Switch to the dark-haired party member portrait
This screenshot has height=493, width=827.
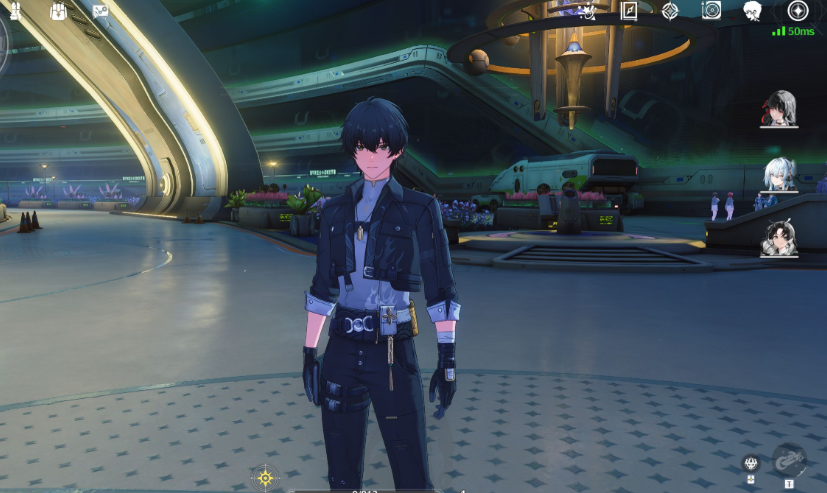[x=779, y=238]
